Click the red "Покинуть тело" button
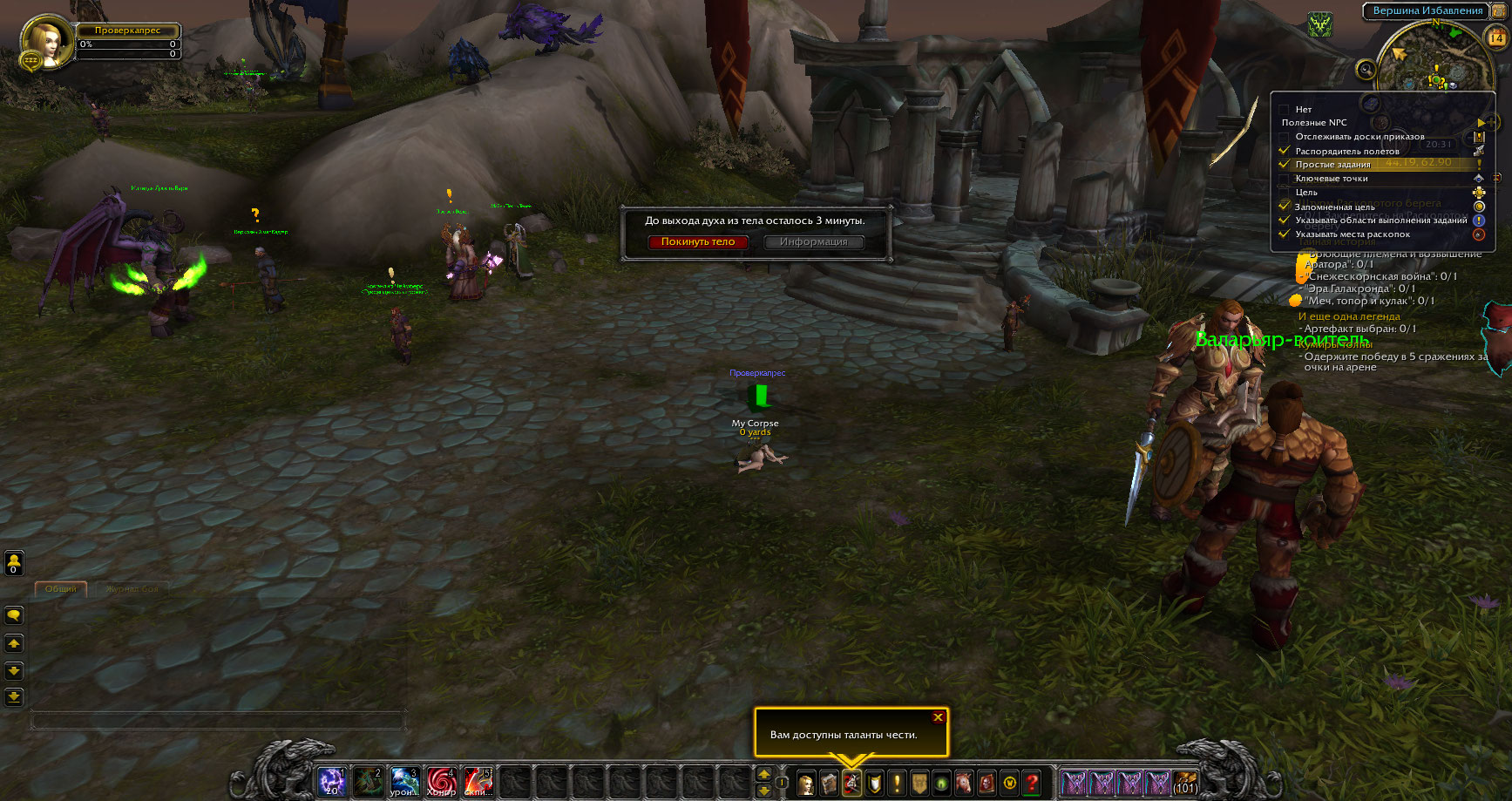Screen dimensions: 1512x801 pyautogui.click(x=698, y=242)
